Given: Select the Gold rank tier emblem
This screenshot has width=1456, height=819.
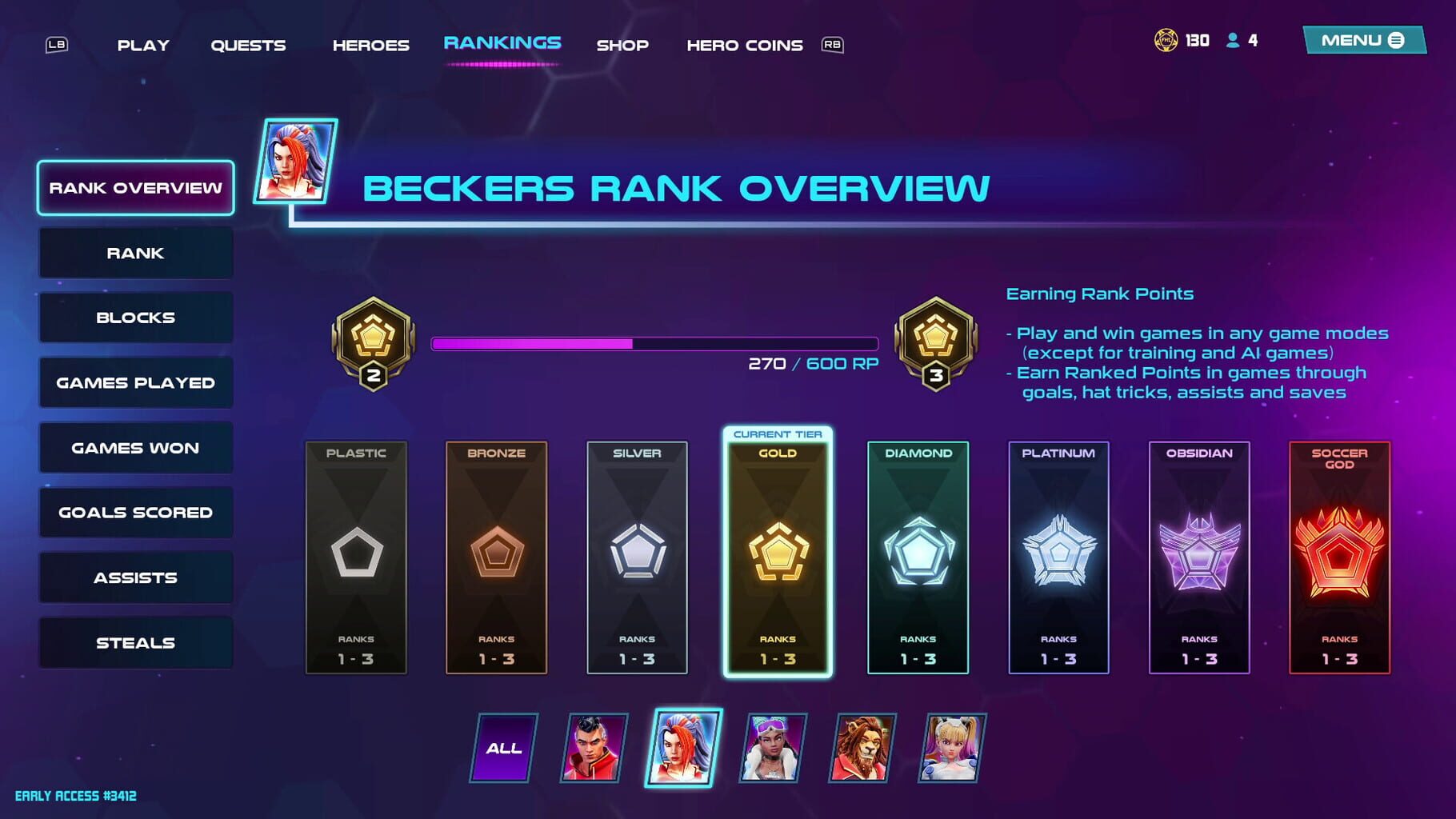Looking at the screenshot, I should tap(777, 552).
